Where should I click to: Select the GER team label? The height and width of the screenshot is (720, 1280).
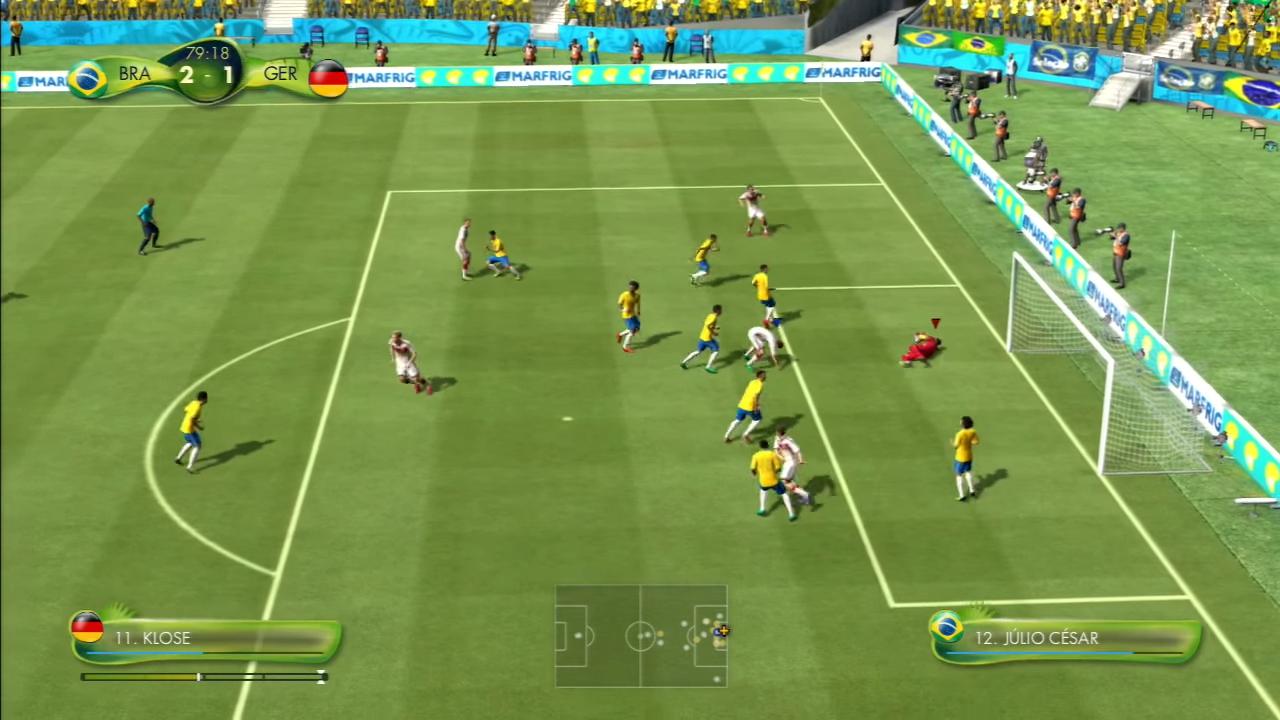point(281,75)
